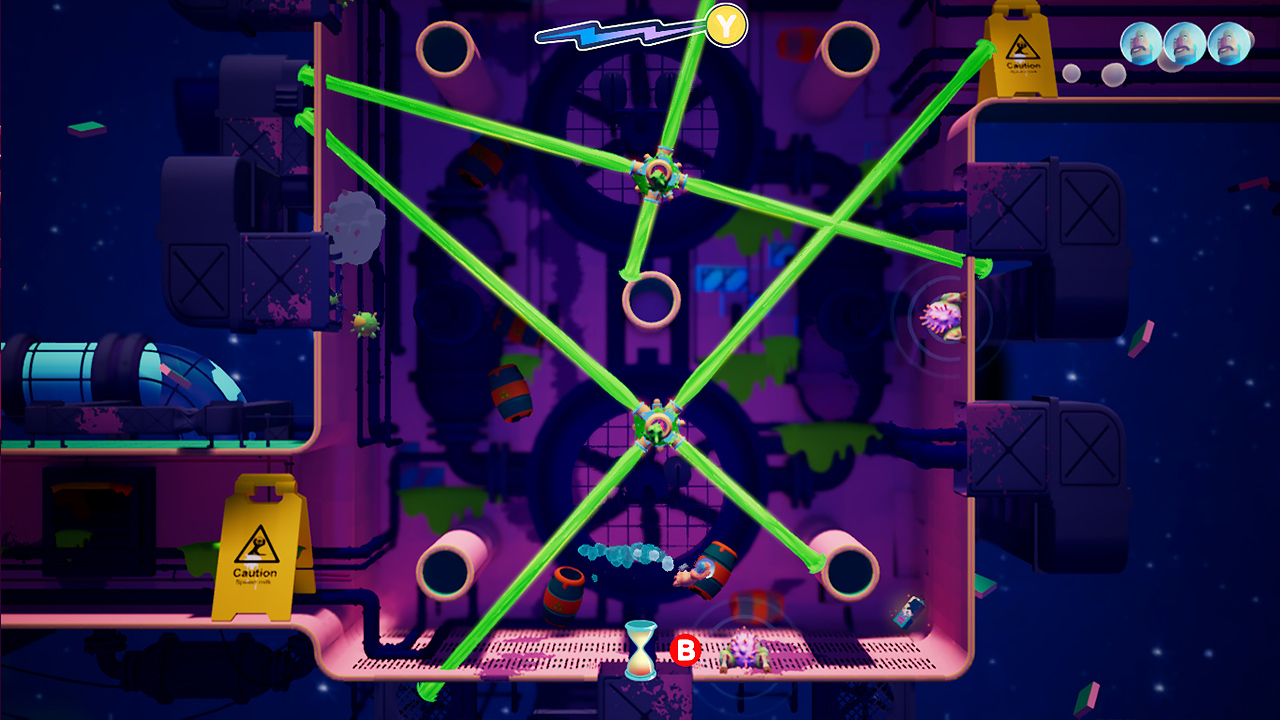Click the first astronaut life bubble
Image resolution: width=1280 pixels, height=720 pixels.
coord(1139,45)
